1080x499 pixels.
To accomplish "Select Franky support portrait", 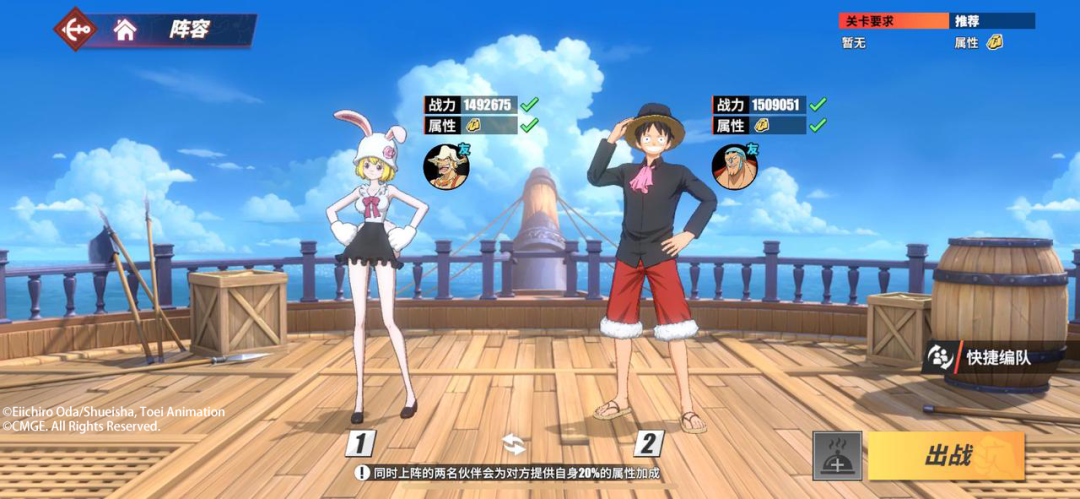I will point(734,165).
